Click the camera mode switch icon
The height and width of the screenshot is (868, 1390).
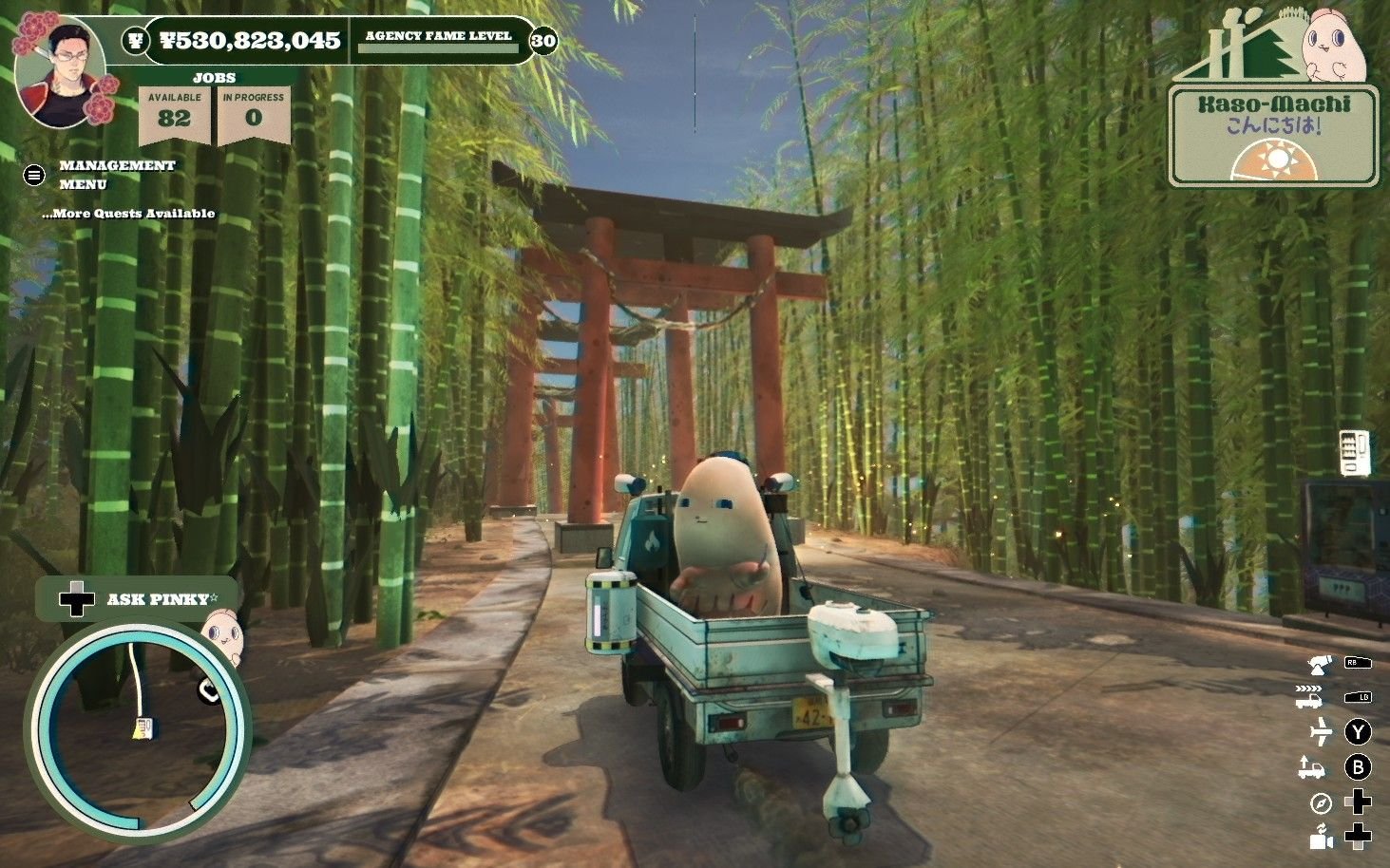pos(1319,838)
